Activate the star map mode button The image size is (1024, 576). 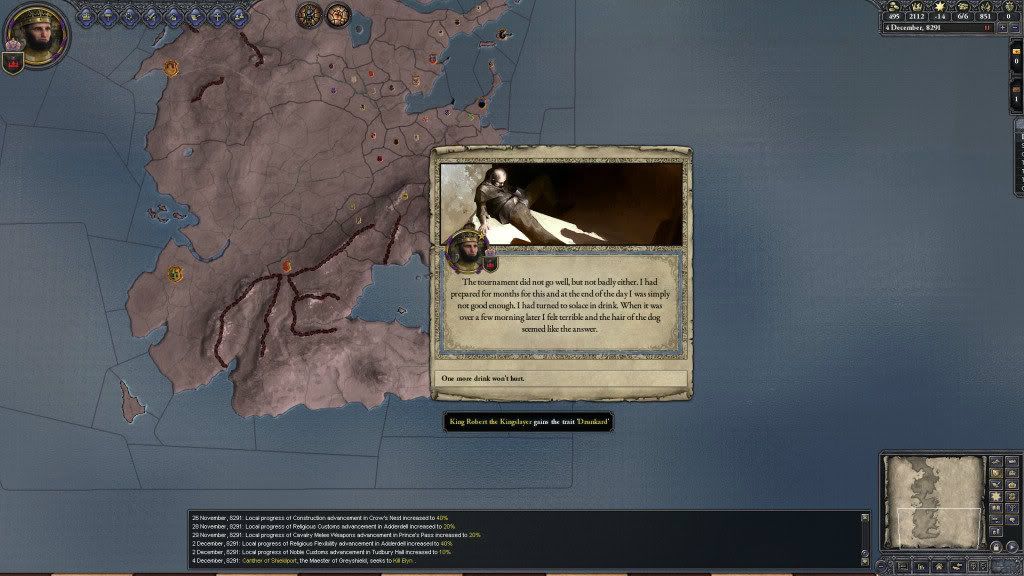pos(996,497)
